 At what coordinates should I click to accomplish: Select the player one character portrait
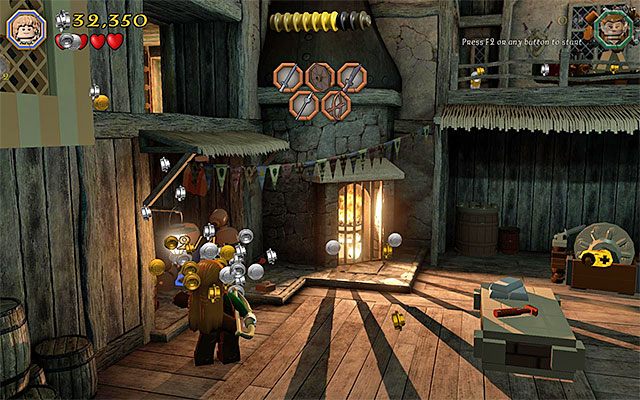pyautogui.click(x=26, y=28)
